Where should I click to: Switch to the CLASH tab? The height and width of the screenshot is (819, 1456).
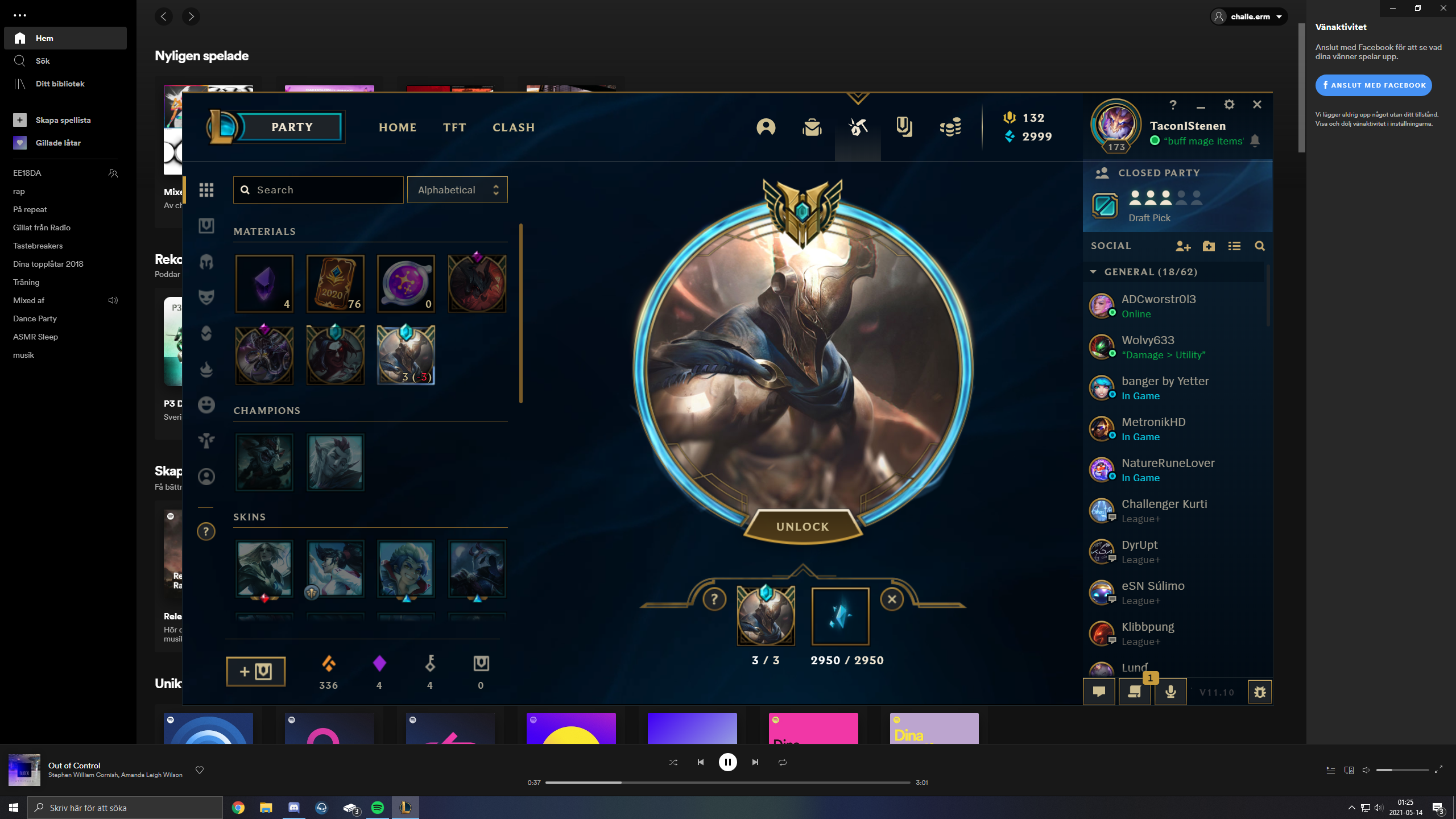[513, 127]
